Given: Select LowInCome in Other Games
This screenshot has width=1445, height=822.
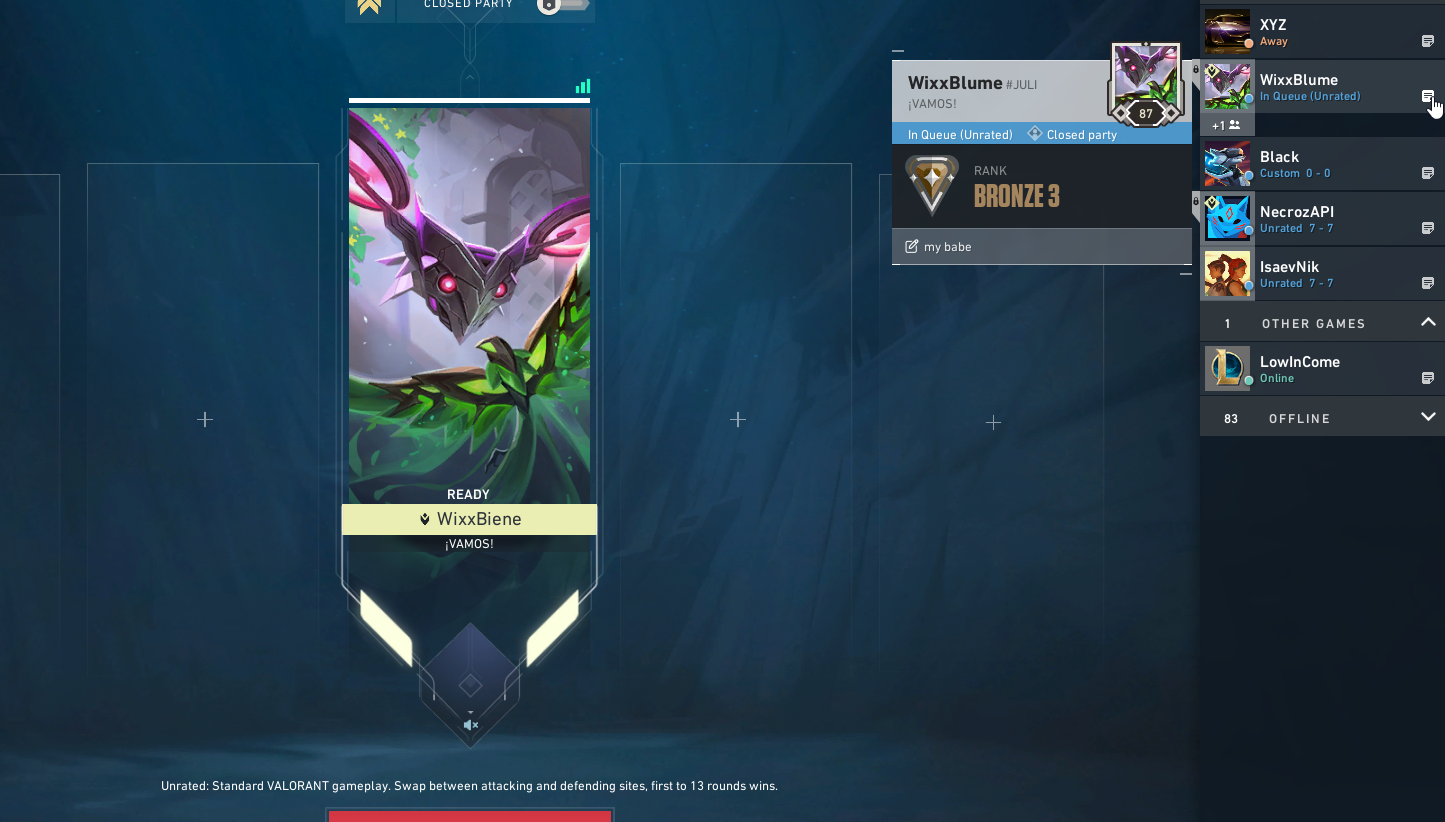Looking at the screenshot, I should (x=1300, y=369).
